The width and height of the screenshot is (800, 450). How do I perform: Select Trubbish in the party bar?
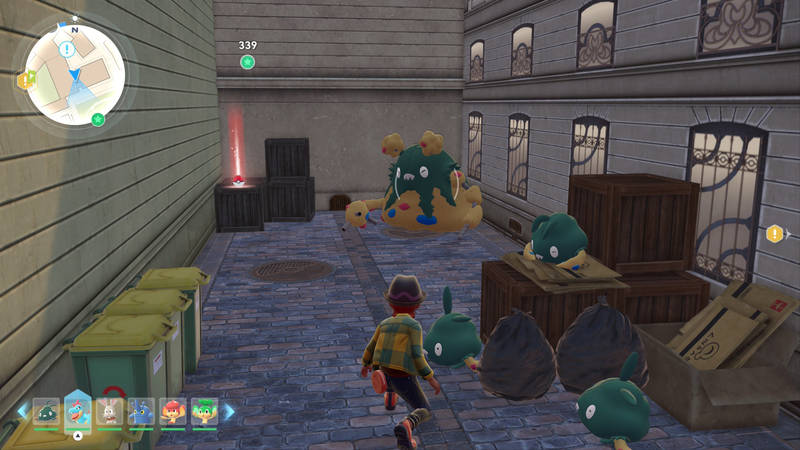[x=46, y=411]
